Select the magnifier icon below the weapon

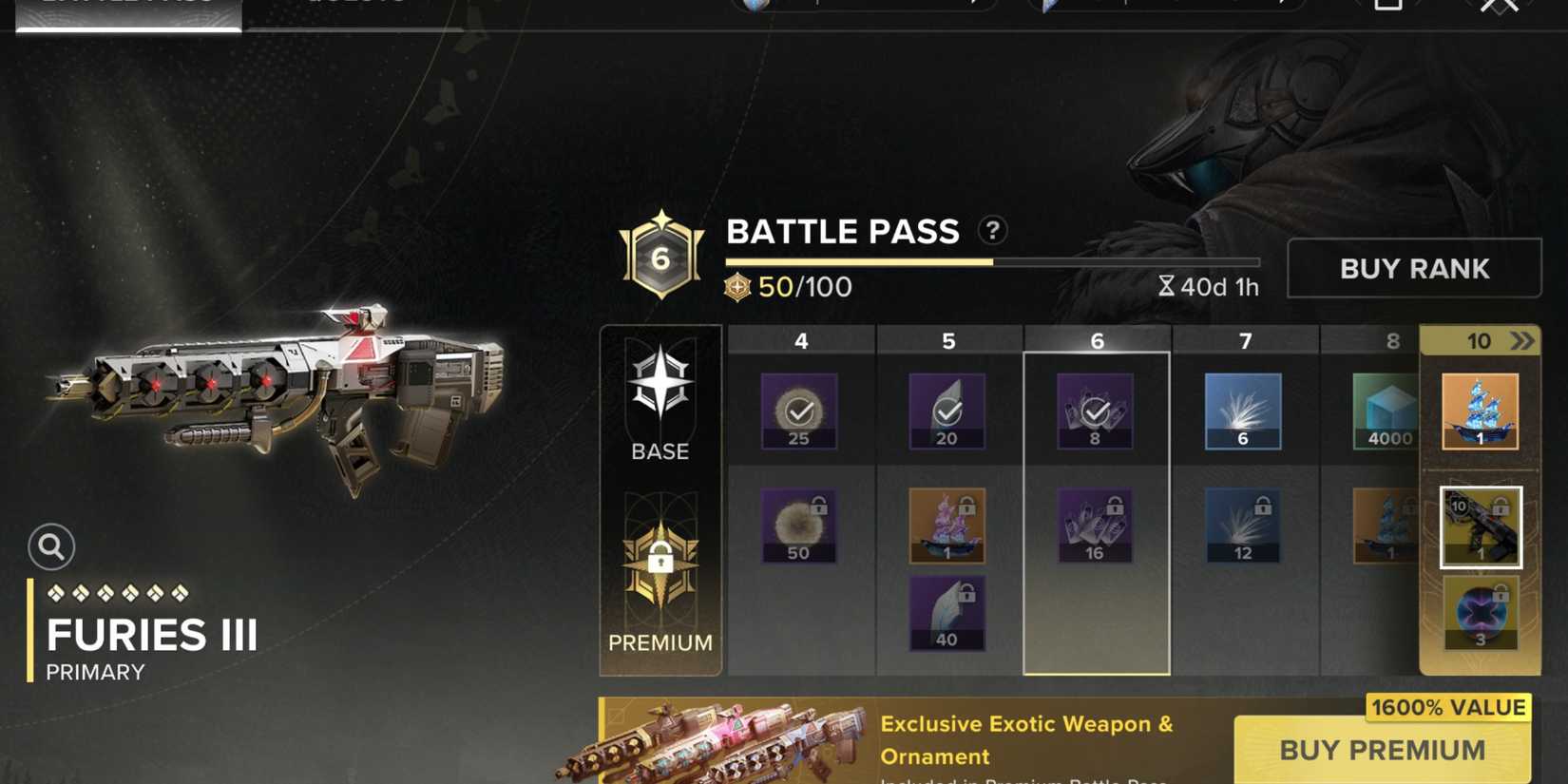click(x=52, y=547)
